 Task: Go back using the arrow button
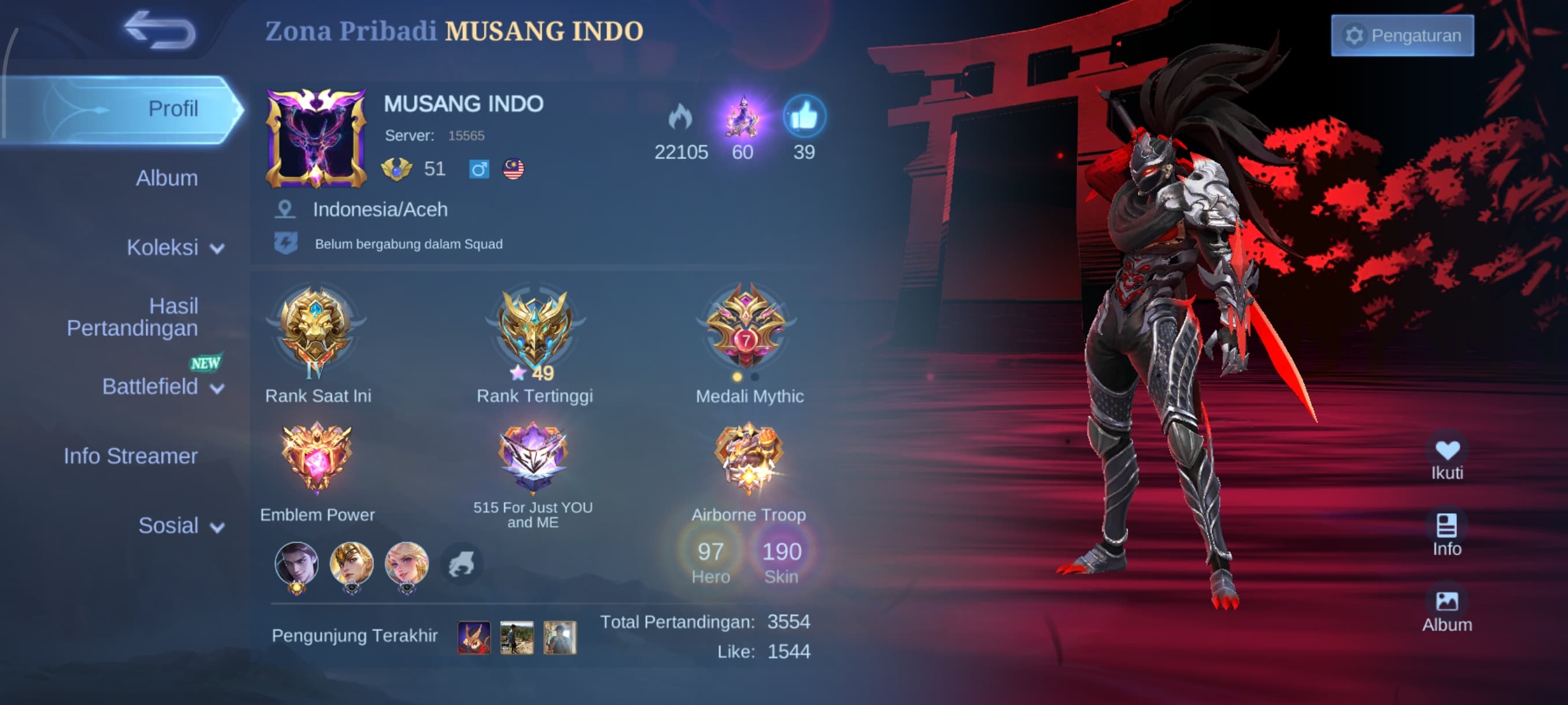click(160, 31)
